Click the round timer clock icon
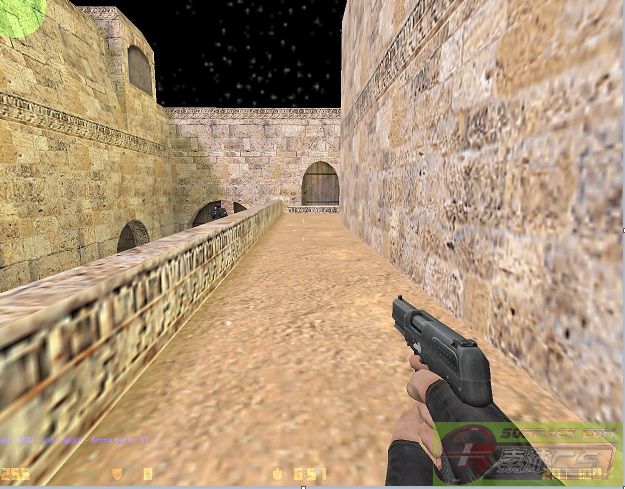Viewport: 625px width, 489px height. coord(277,473)
